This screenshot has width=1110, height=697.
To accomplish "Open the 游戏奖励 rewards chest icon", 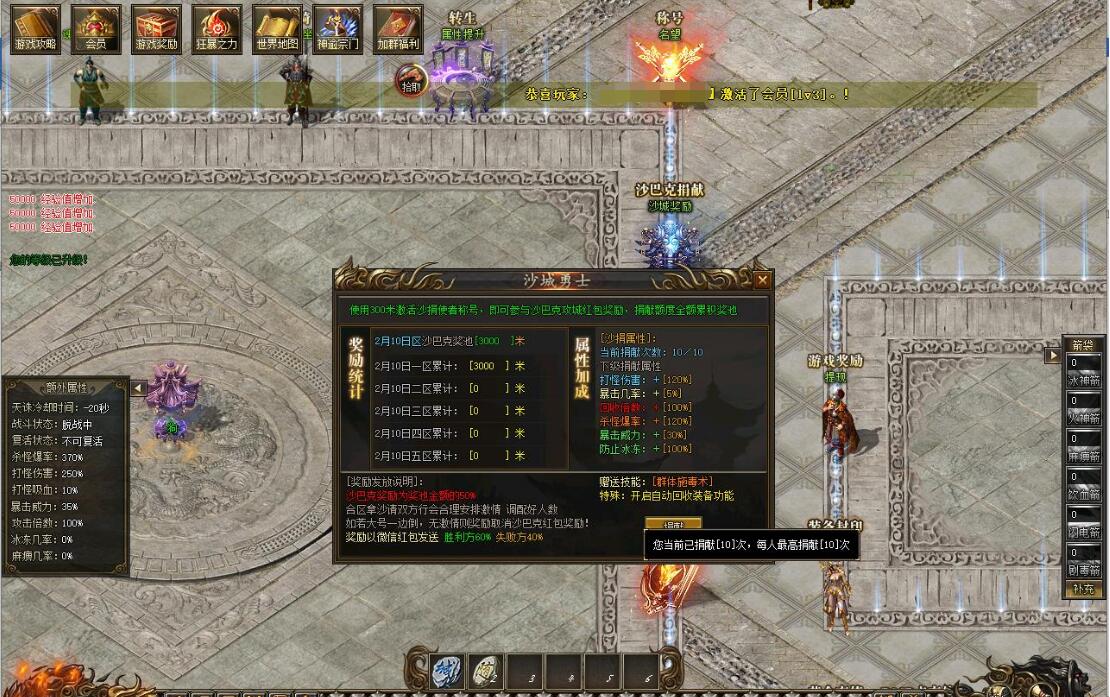I will (156, 28).
